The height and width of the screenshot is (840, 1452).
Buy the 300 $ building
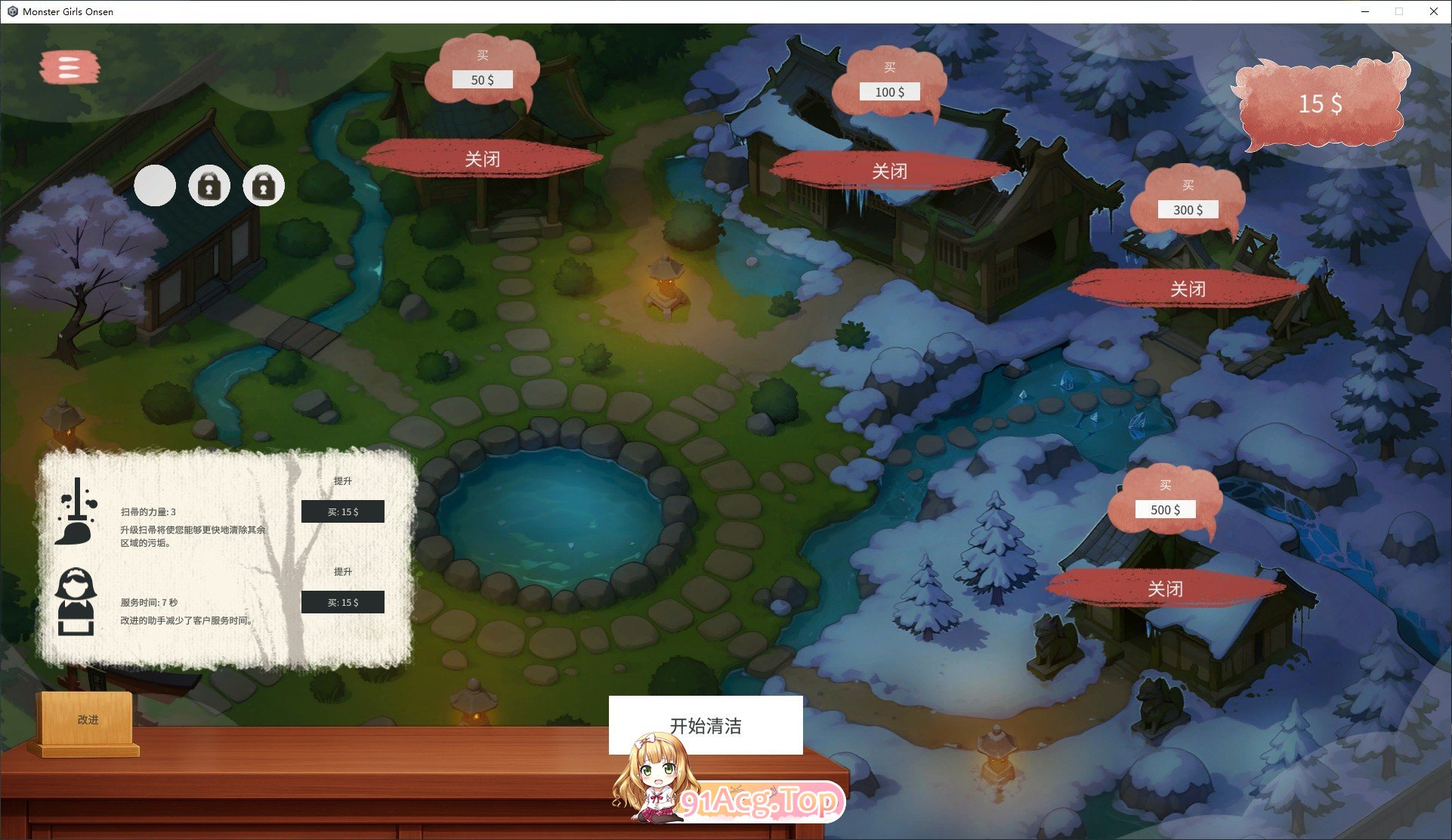click(x=1188, y=209)
